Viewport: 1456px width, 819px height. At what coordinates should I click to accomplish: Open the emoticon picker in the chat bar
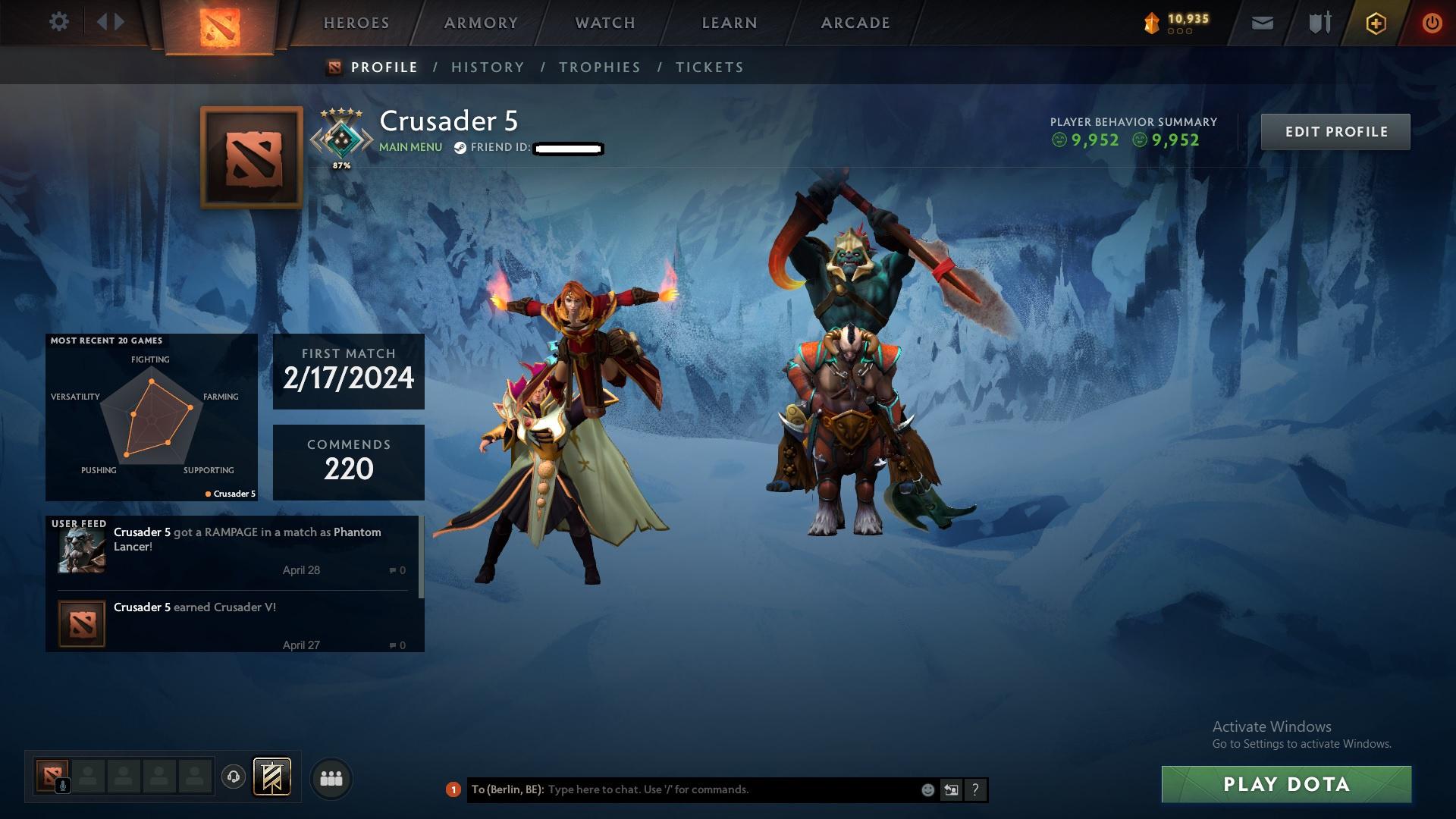tap(927, 789)
